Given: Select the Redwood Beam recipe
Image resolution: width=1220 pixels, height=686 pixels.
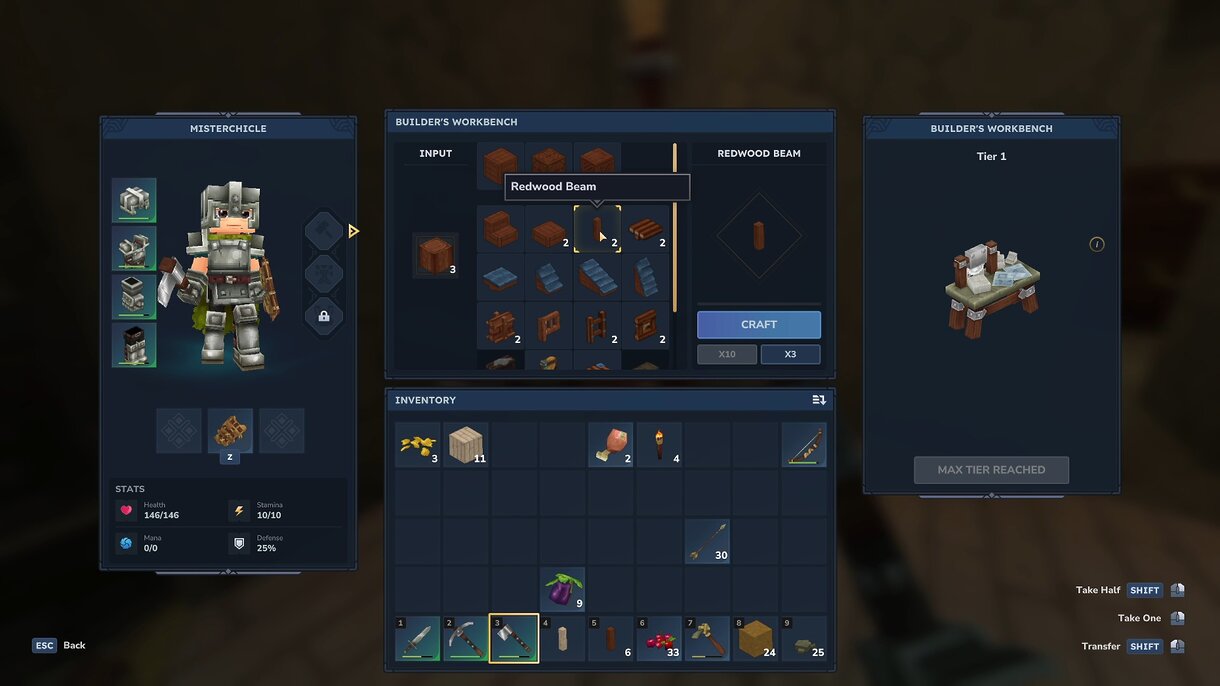Looking at the screenshot, I should click(597, 230).
